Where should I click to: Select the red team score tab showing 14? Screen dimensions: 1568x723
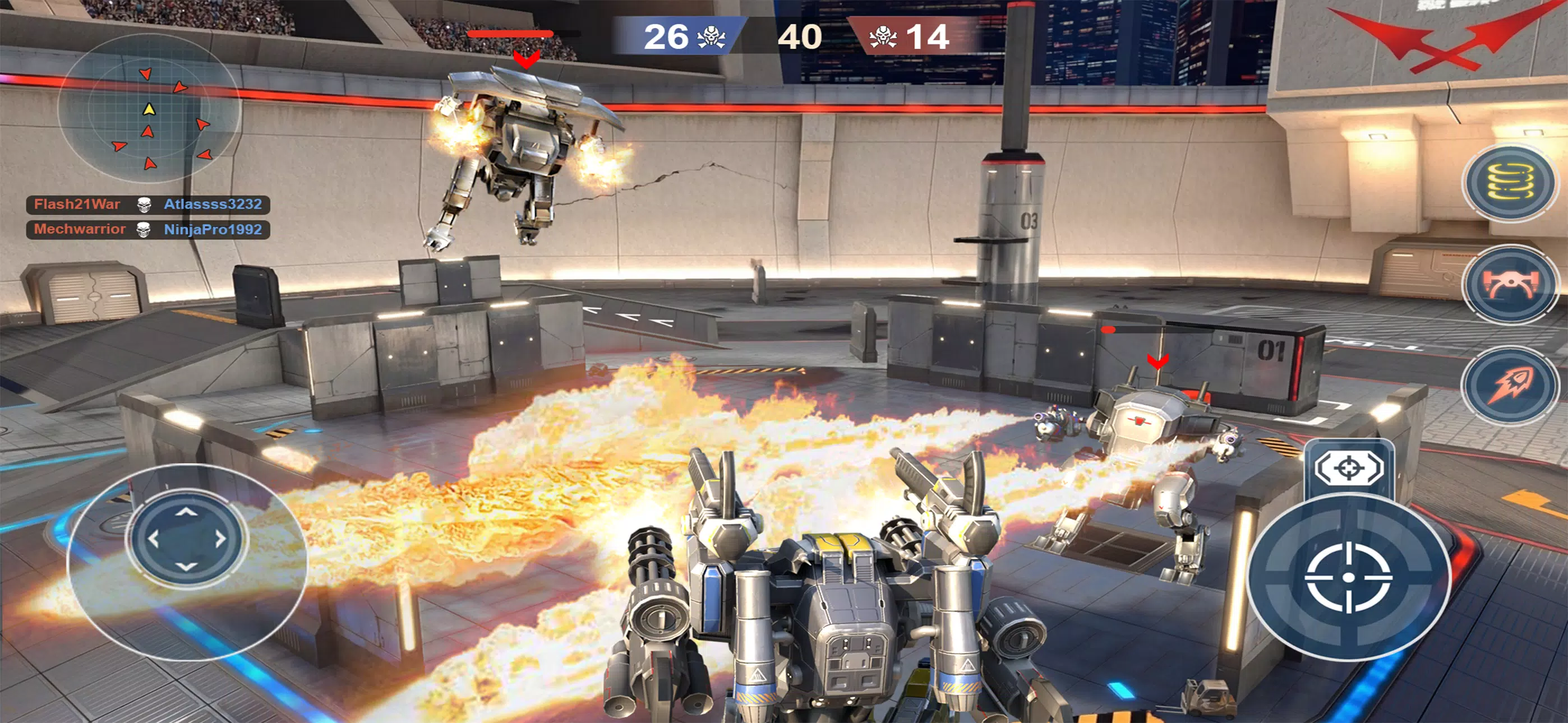(x=913, y=38)
